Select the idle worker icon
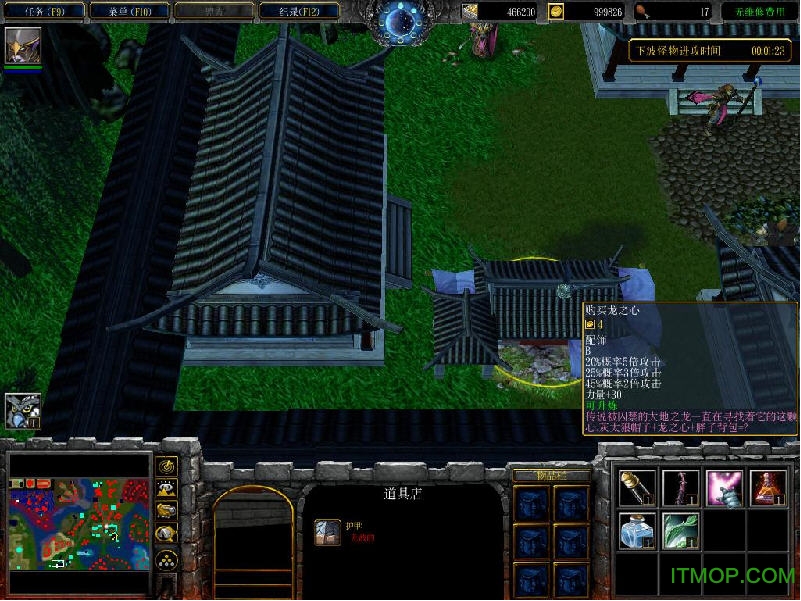 pos(22,410)
